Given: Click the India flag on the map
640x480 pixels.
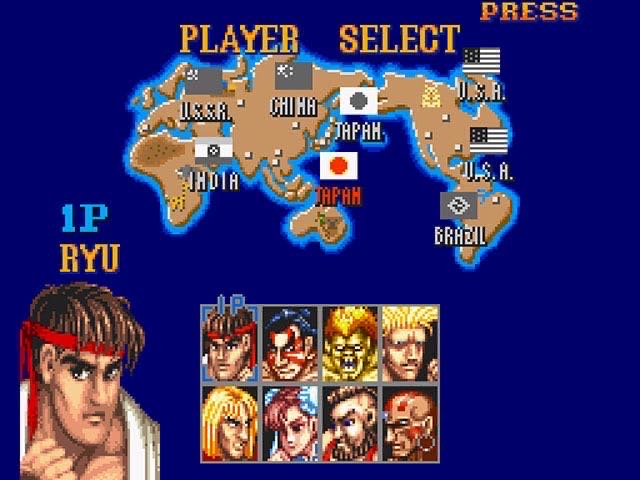Looking at the screenshot, I should tap(215, 151).
